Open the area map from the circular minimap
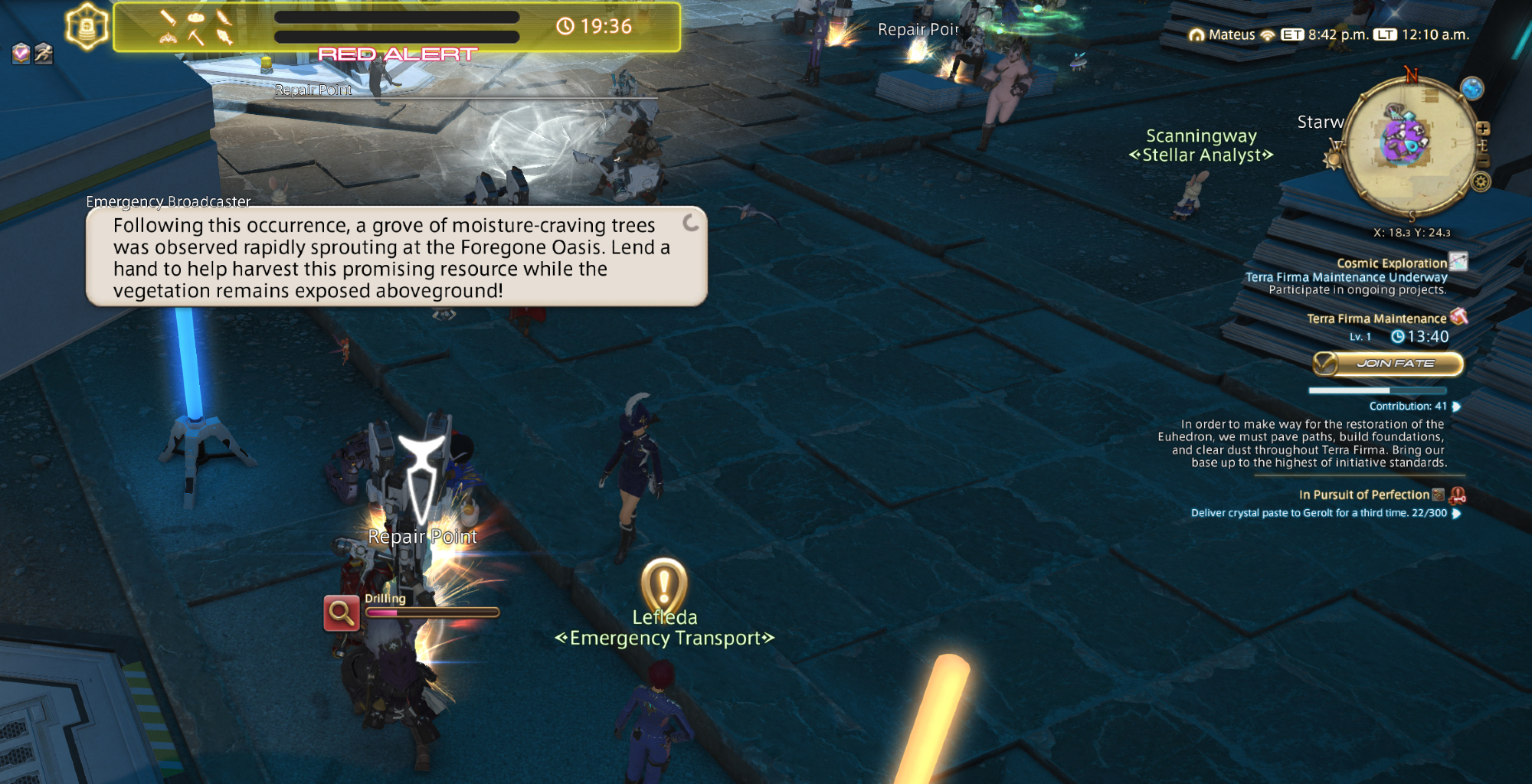 tap(1409, 144)
